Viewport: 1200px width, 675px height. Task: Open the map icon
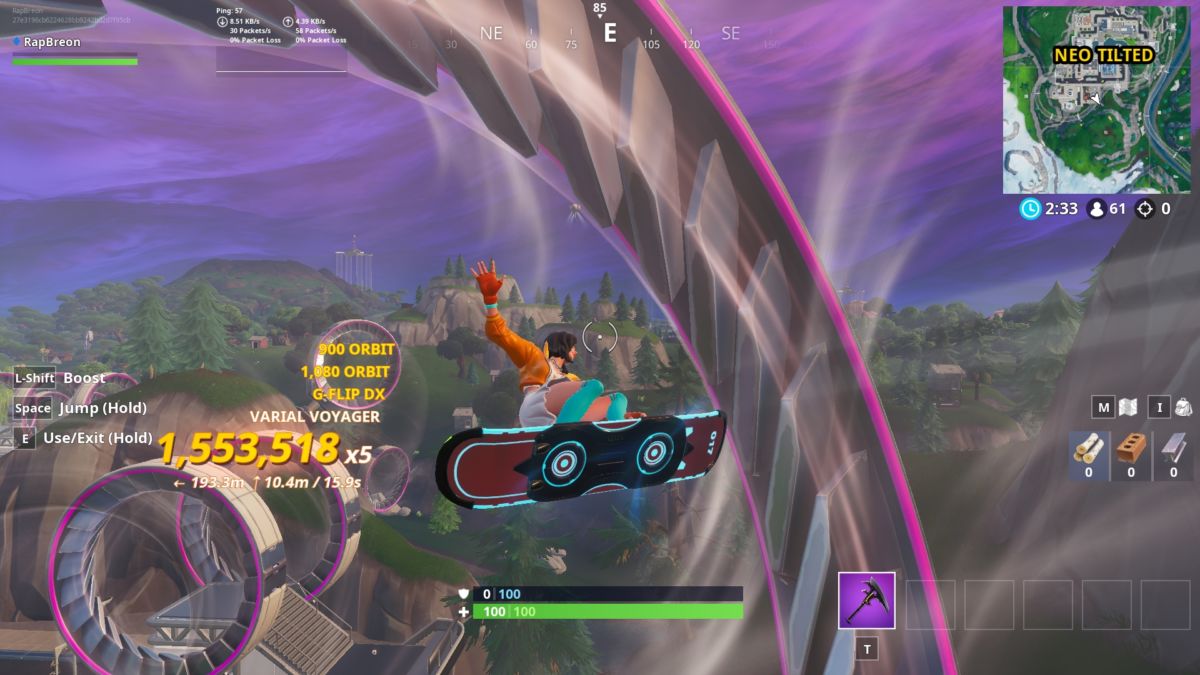click(1129, 407)
